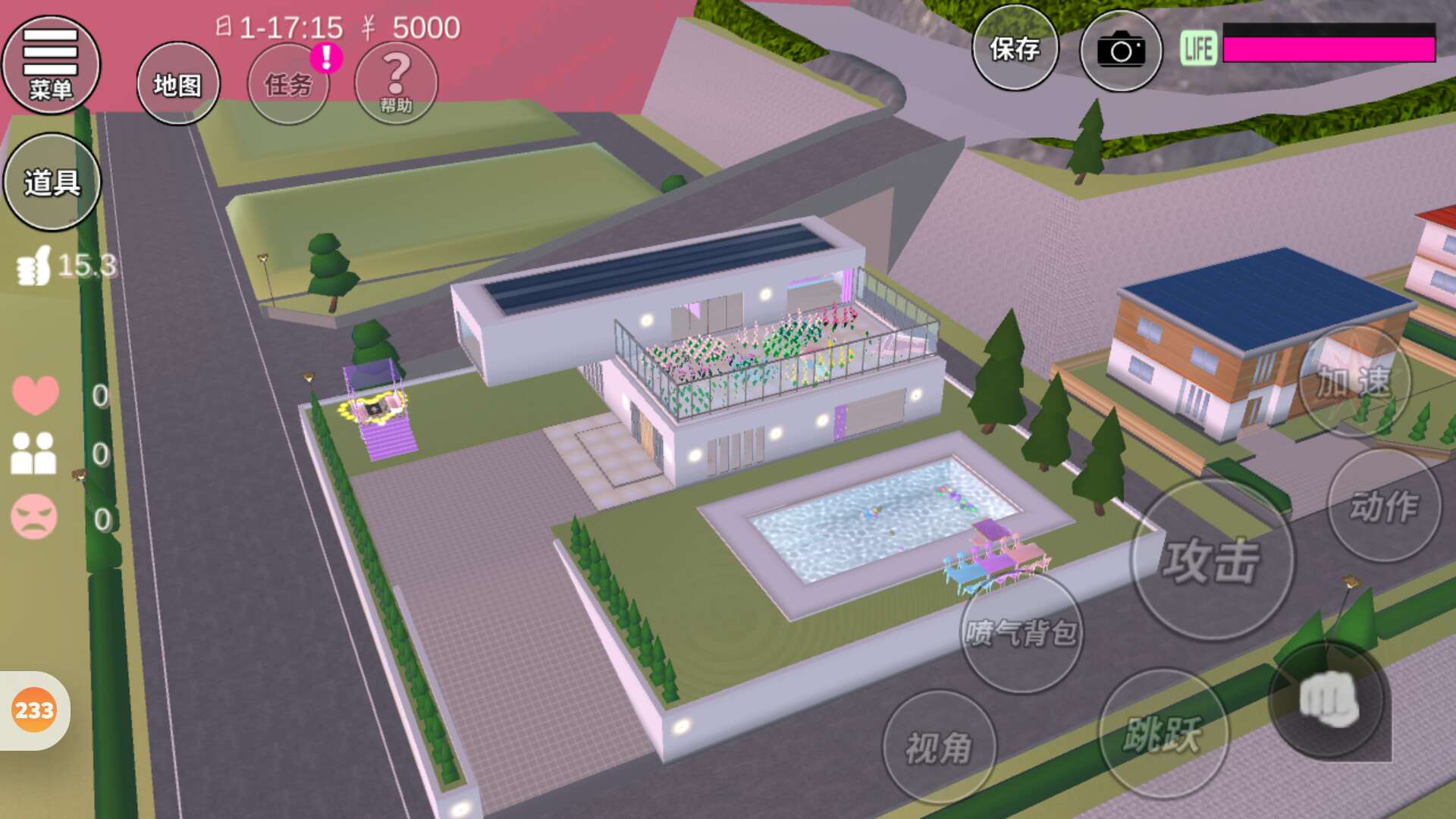Switch camera with 视角 button
The image size is (1456, 819).
pos(939,748)
